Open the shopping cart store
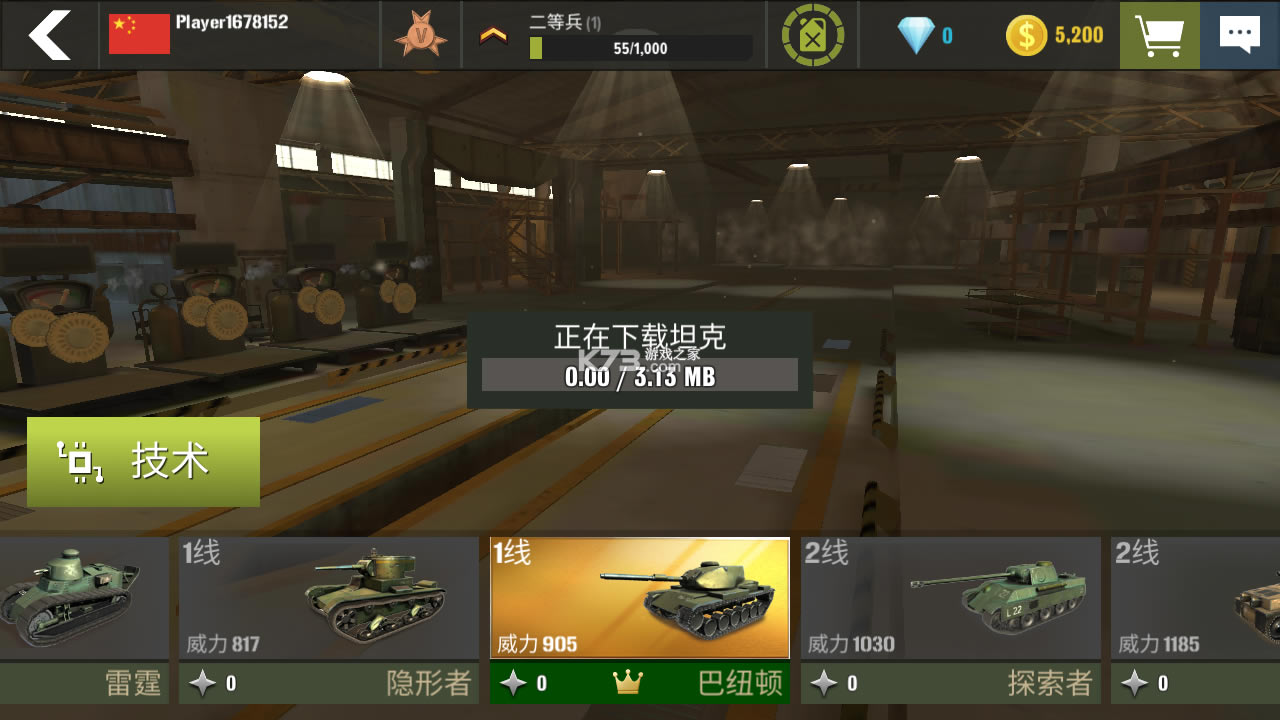The height and width of the screenshot is (720, 1280). [x=1158, y=34]
